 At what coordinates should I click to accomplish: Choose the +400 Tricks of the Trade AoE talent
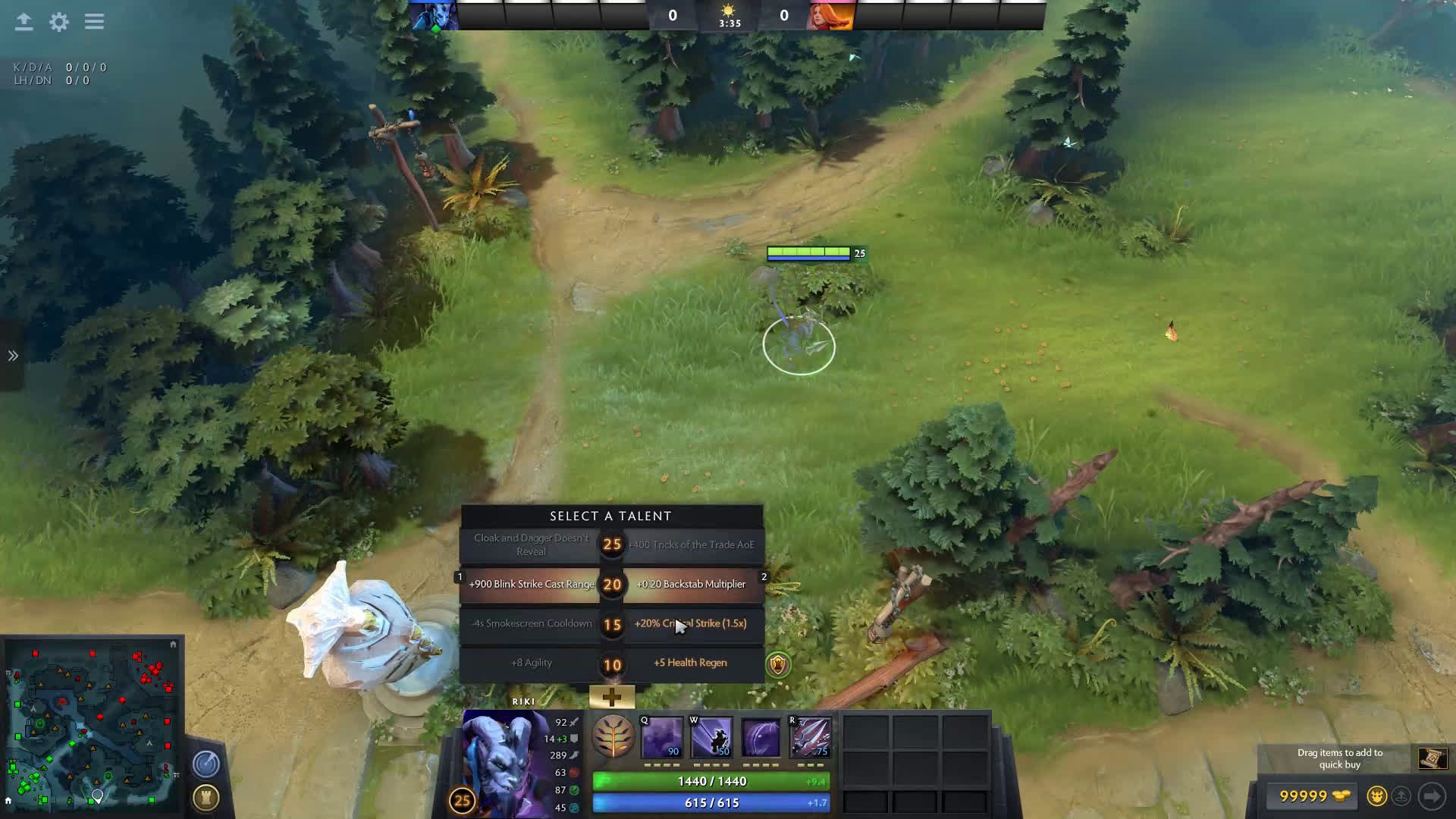coord(691,545)
